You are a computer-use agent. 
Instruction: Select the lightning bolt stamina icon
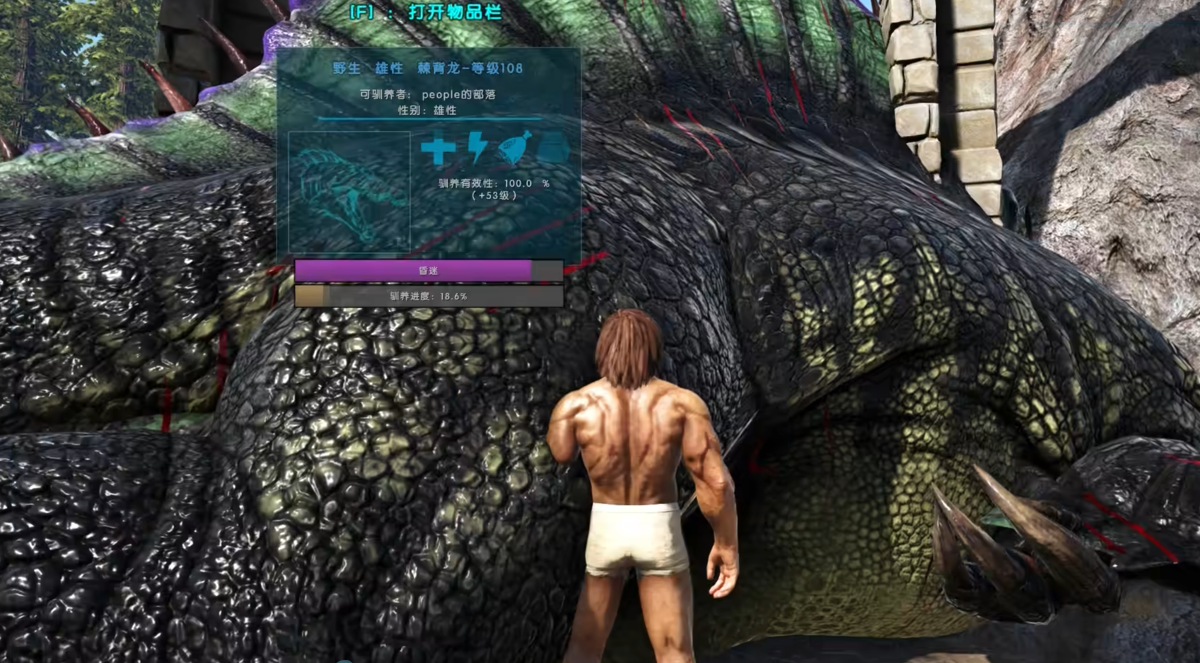click(478, 149)
